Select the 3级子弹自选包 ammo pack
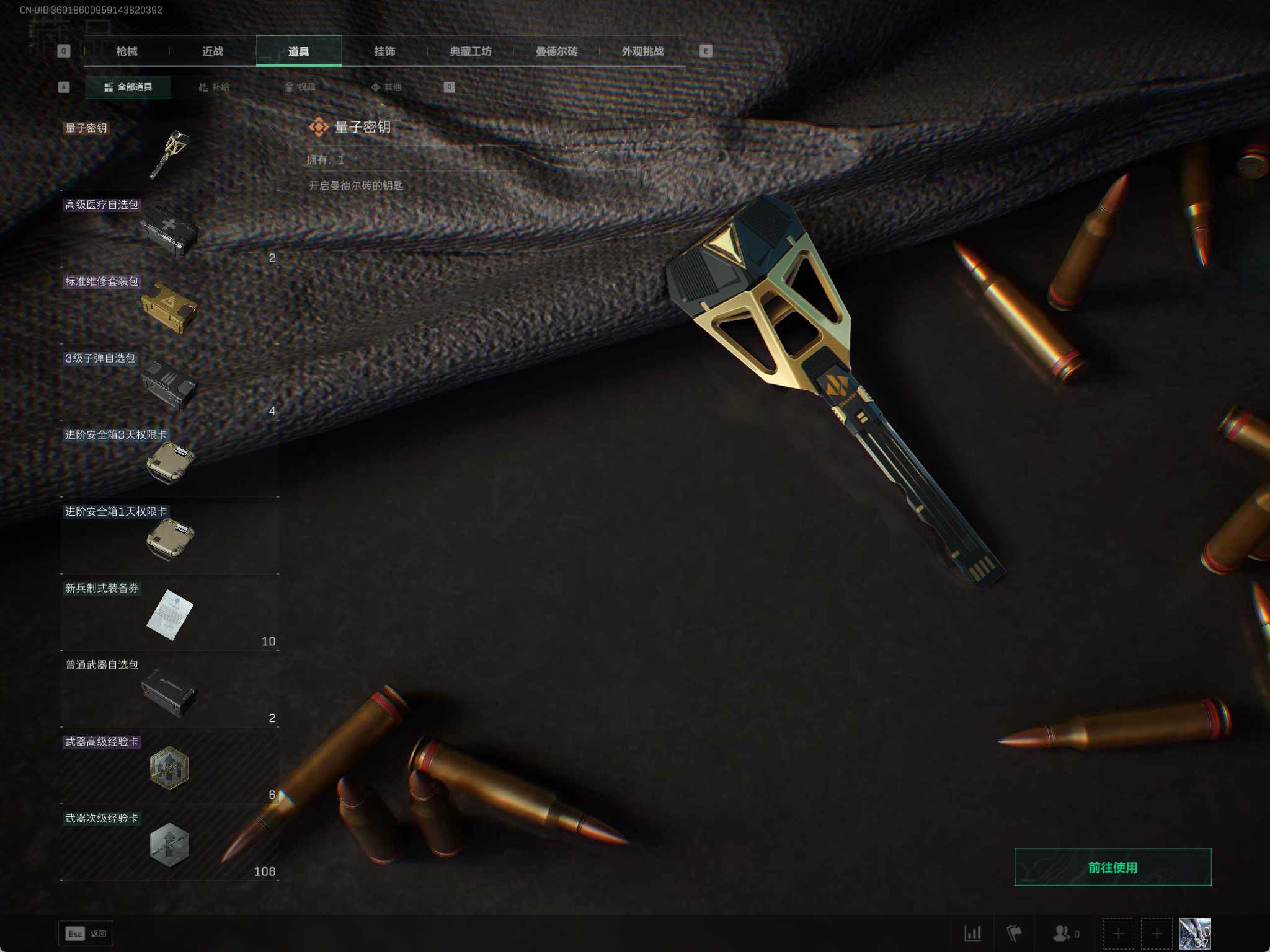 coord(169,384)
